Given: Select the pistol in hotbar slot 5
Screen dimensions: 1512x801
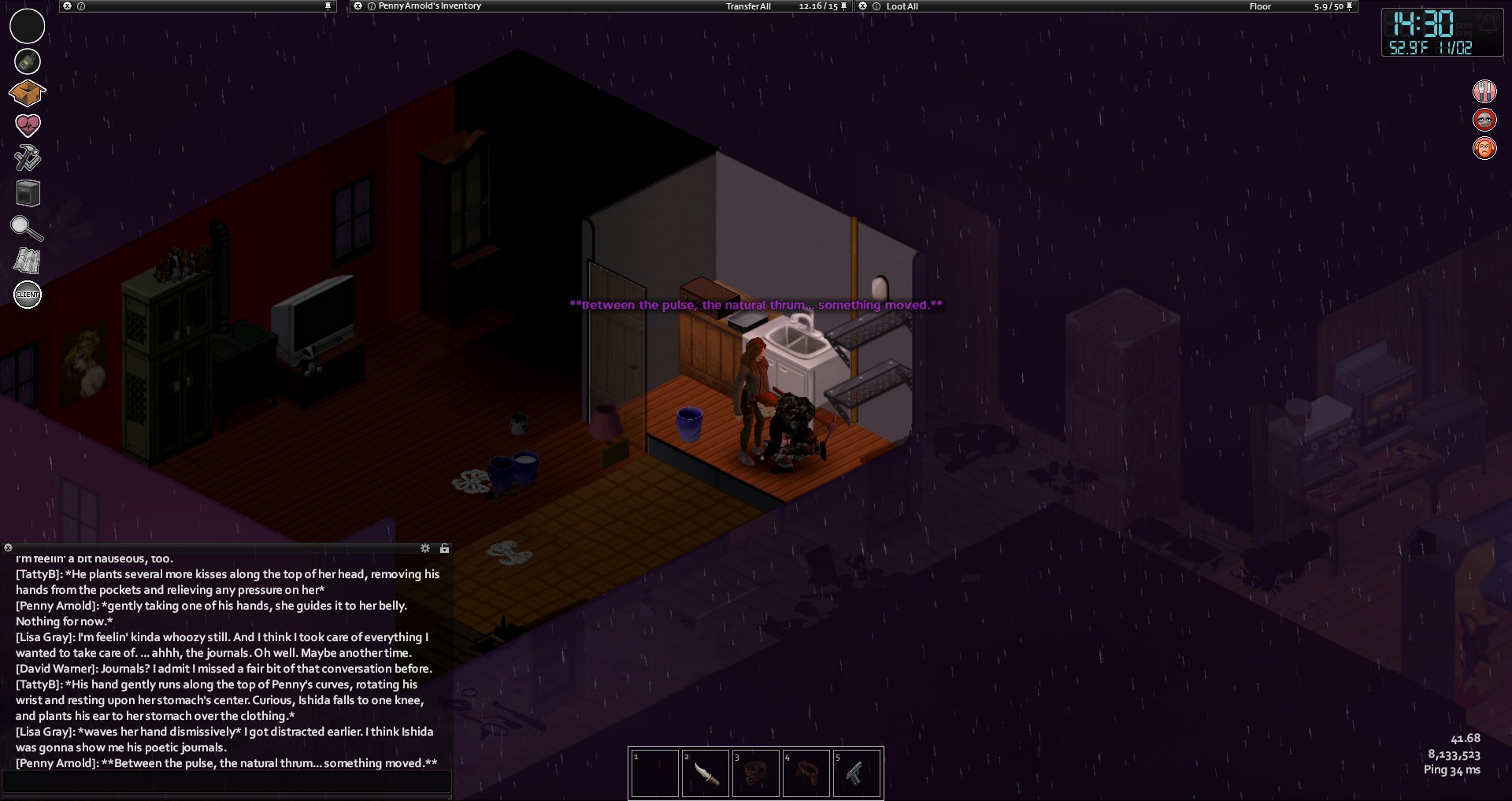Looking at the screenshot, I should [x=856, y=773].
